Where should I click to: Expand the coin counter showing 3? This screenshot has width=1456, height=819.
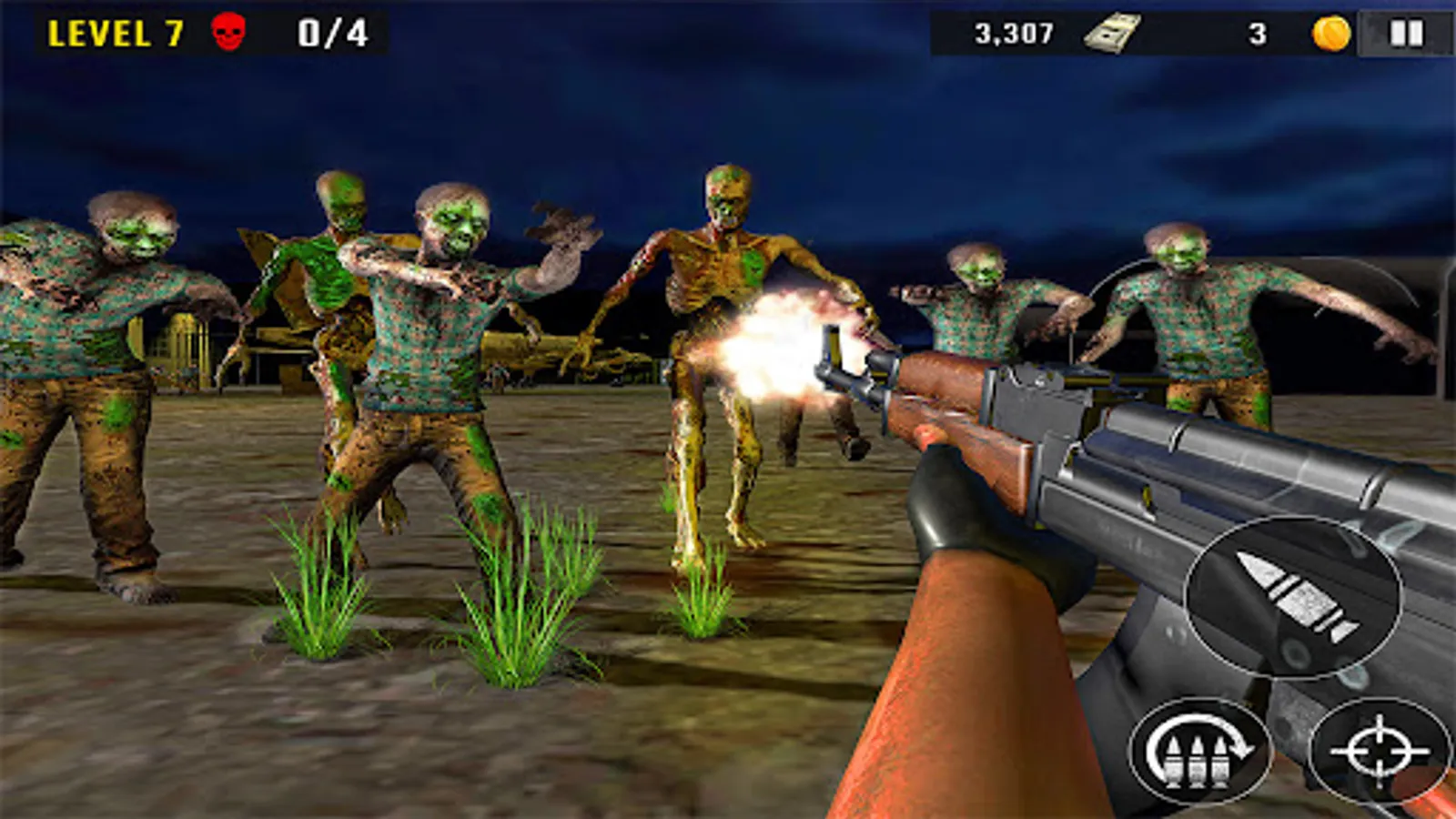tap(1258, 34)
